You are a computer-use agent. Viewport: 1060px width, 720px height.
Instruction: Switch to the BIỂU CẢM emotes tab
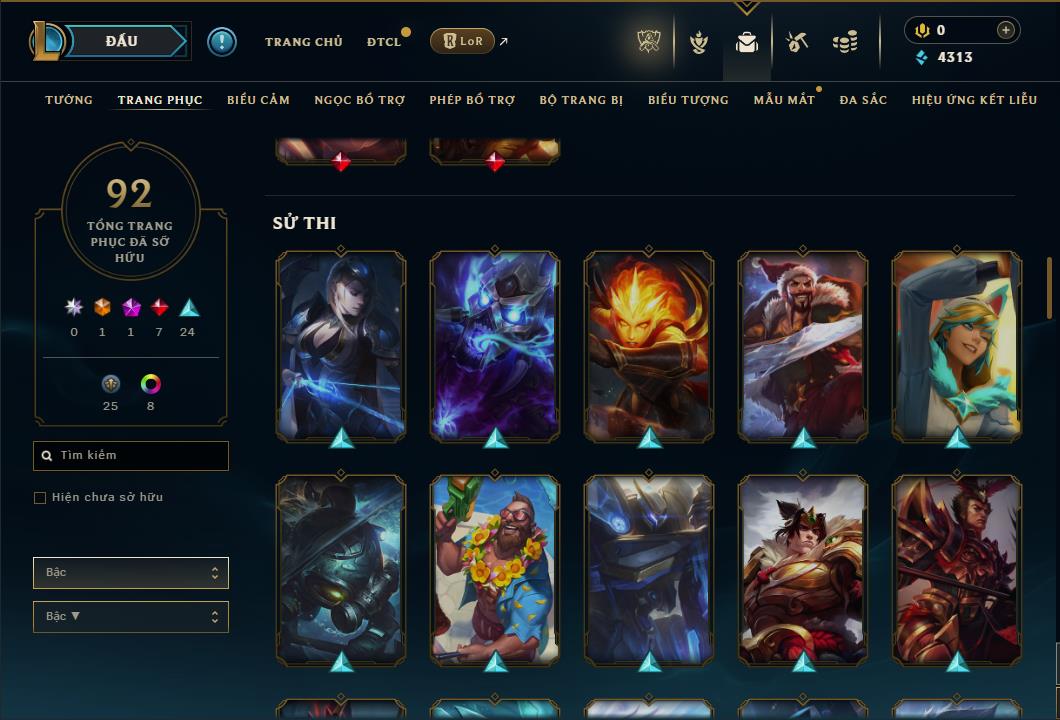258,100
